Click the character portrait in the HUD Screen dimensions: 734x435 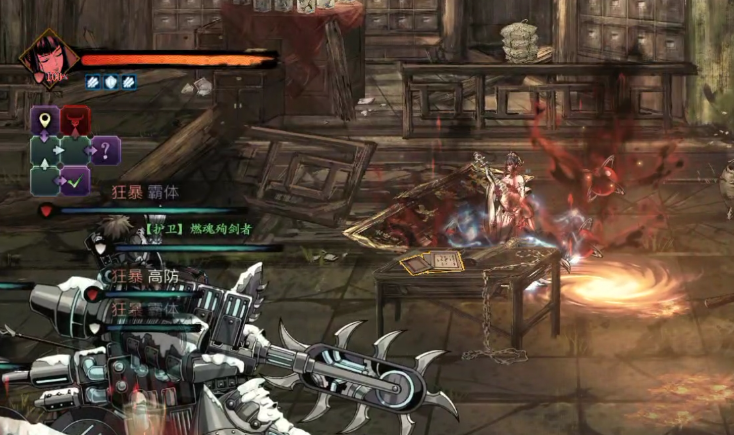pos(46,58)
